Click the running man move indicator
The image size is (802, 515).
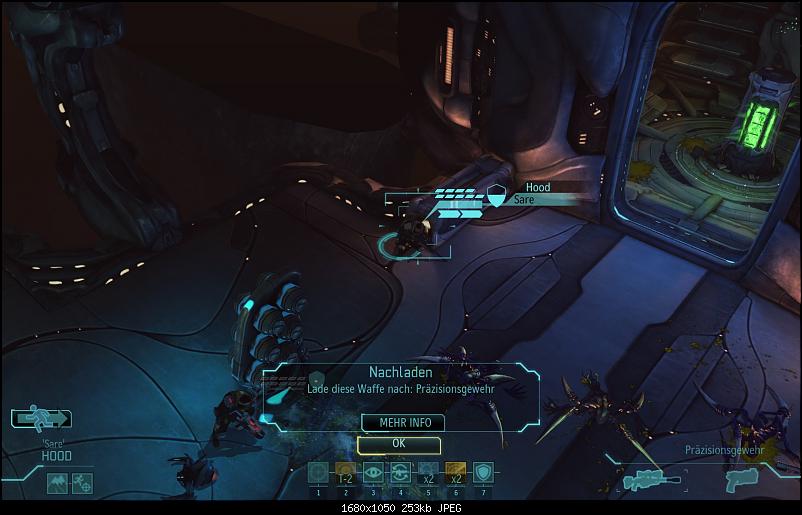(38, 419)
